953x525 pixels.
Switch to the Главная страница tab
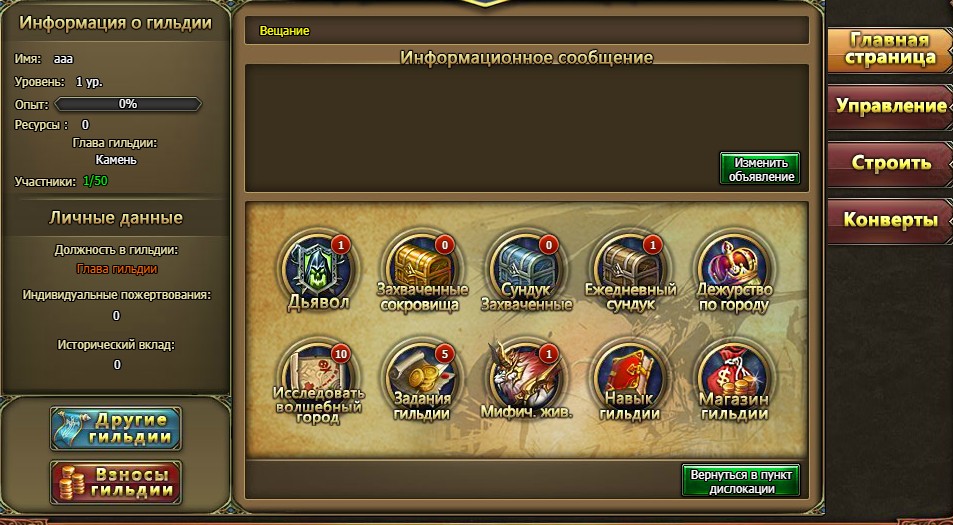tap(888, 49)
